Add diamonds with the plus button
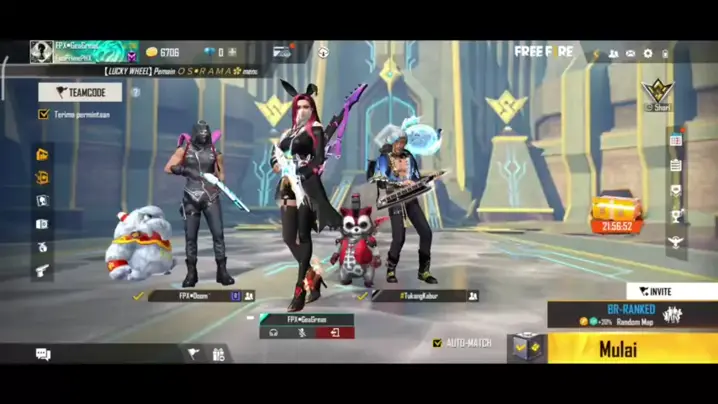Screen dimensions: 718x404 [x=233, y=52]
